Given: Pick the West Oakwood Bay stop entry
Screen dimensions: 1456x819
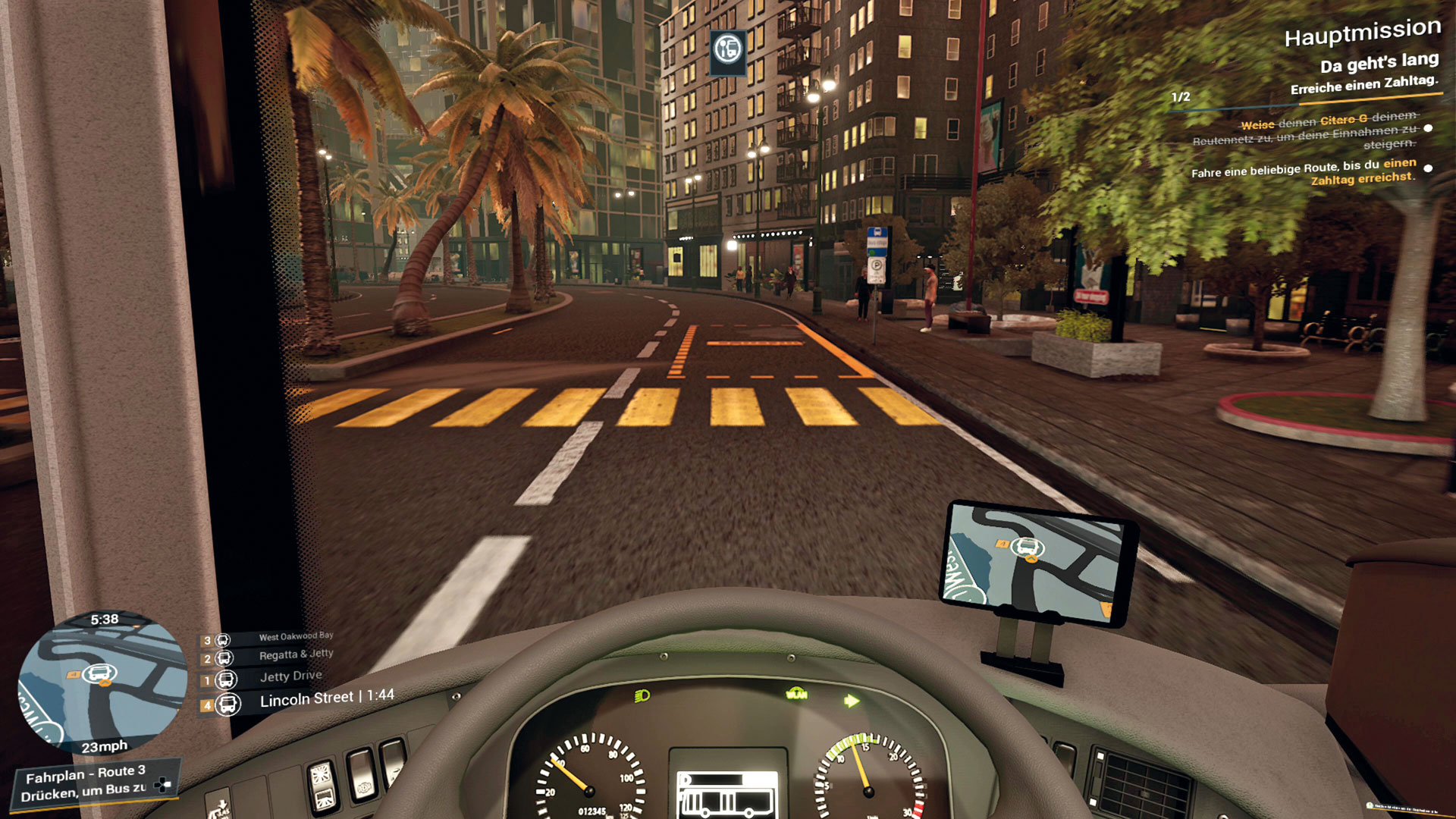Looking at the screenshot, I should (x=296, y=636).
